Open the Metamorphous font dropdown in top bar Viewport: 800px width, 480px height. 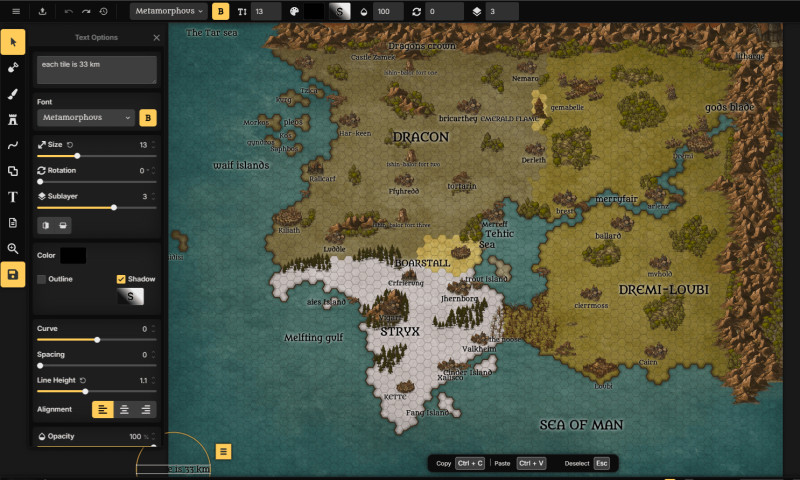click(168, 12)
